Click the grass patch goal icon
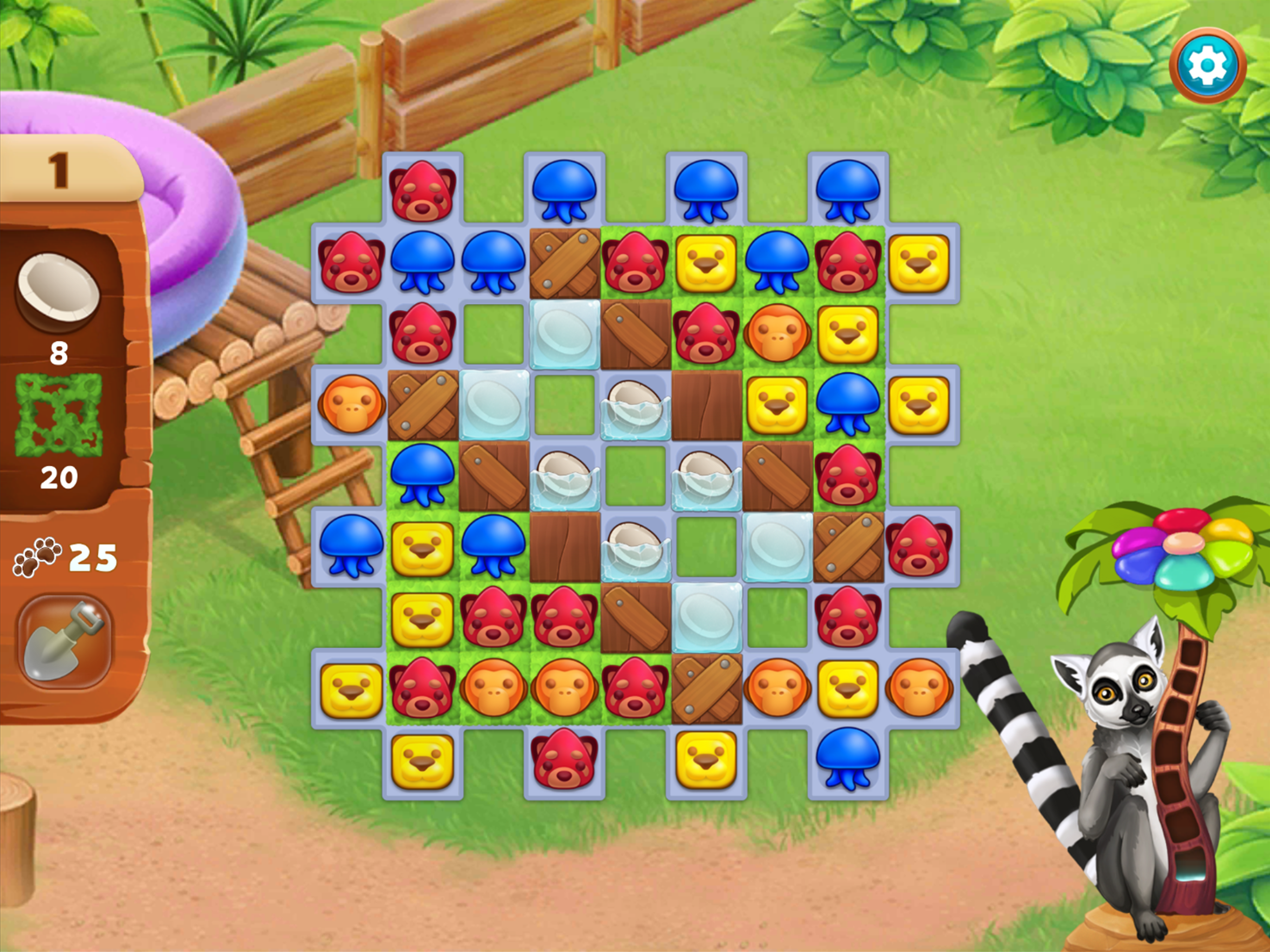This screenshot has width=1270, height=952. click(59, 415)
